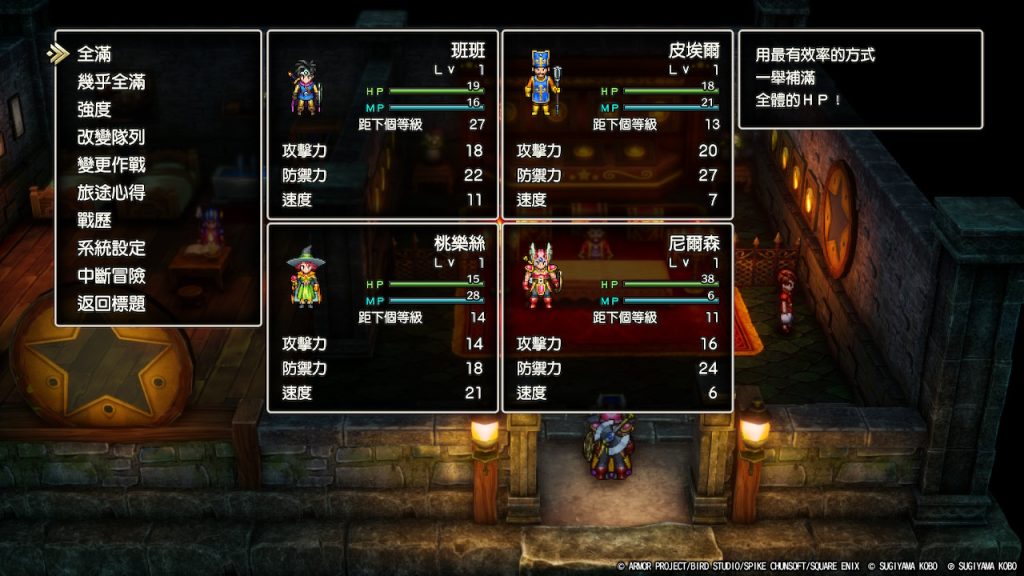Click 尼爾森's character status panel
The image size is (1024, 576).
[617, 318]
